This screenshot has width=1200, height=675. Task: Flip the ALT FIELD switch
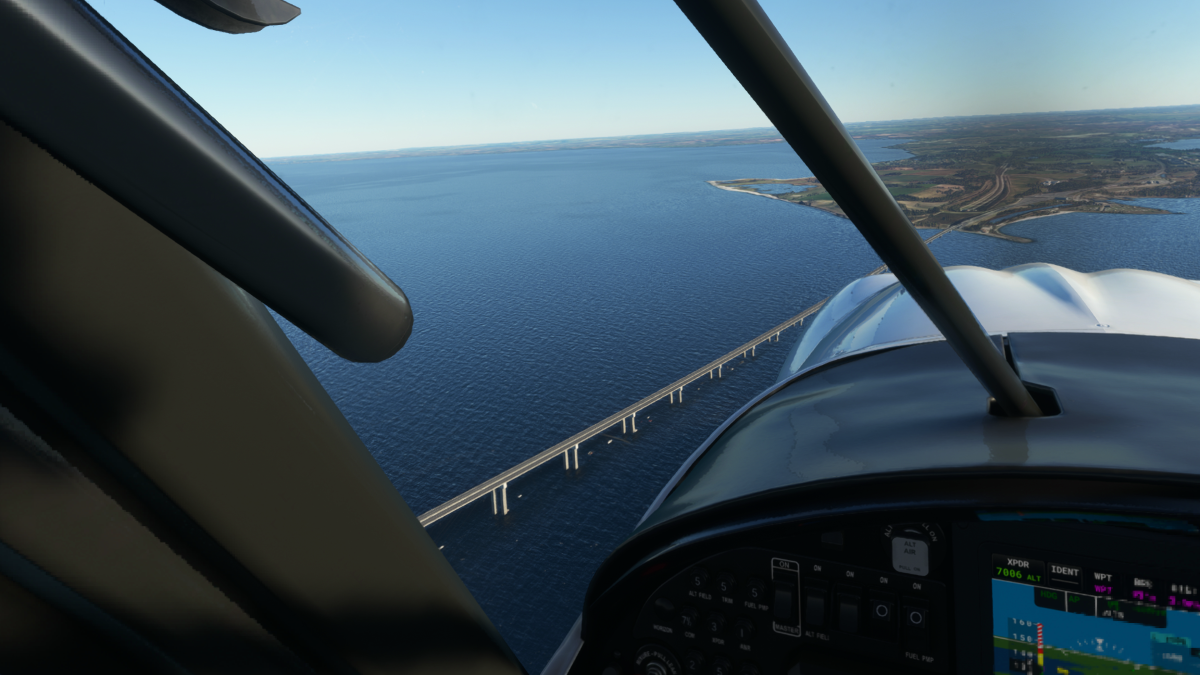pyautogui.click(x=817, y=608)
